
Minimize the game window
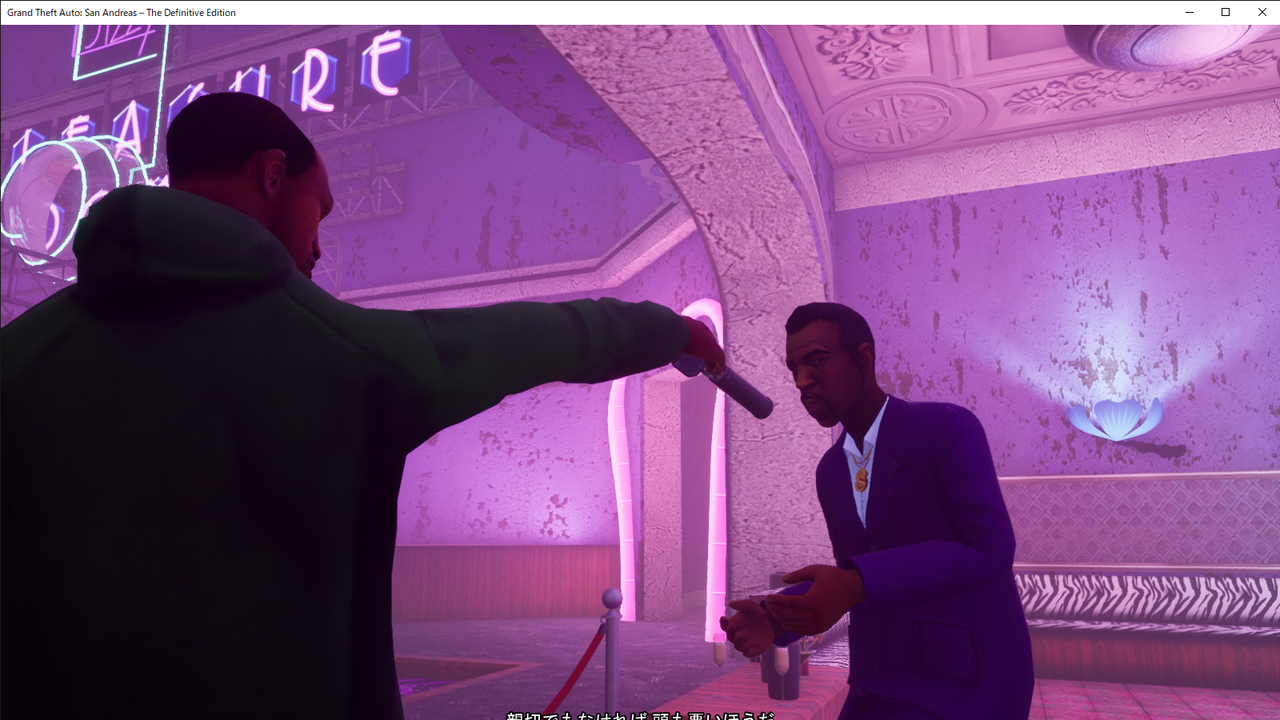[1190, 12]
